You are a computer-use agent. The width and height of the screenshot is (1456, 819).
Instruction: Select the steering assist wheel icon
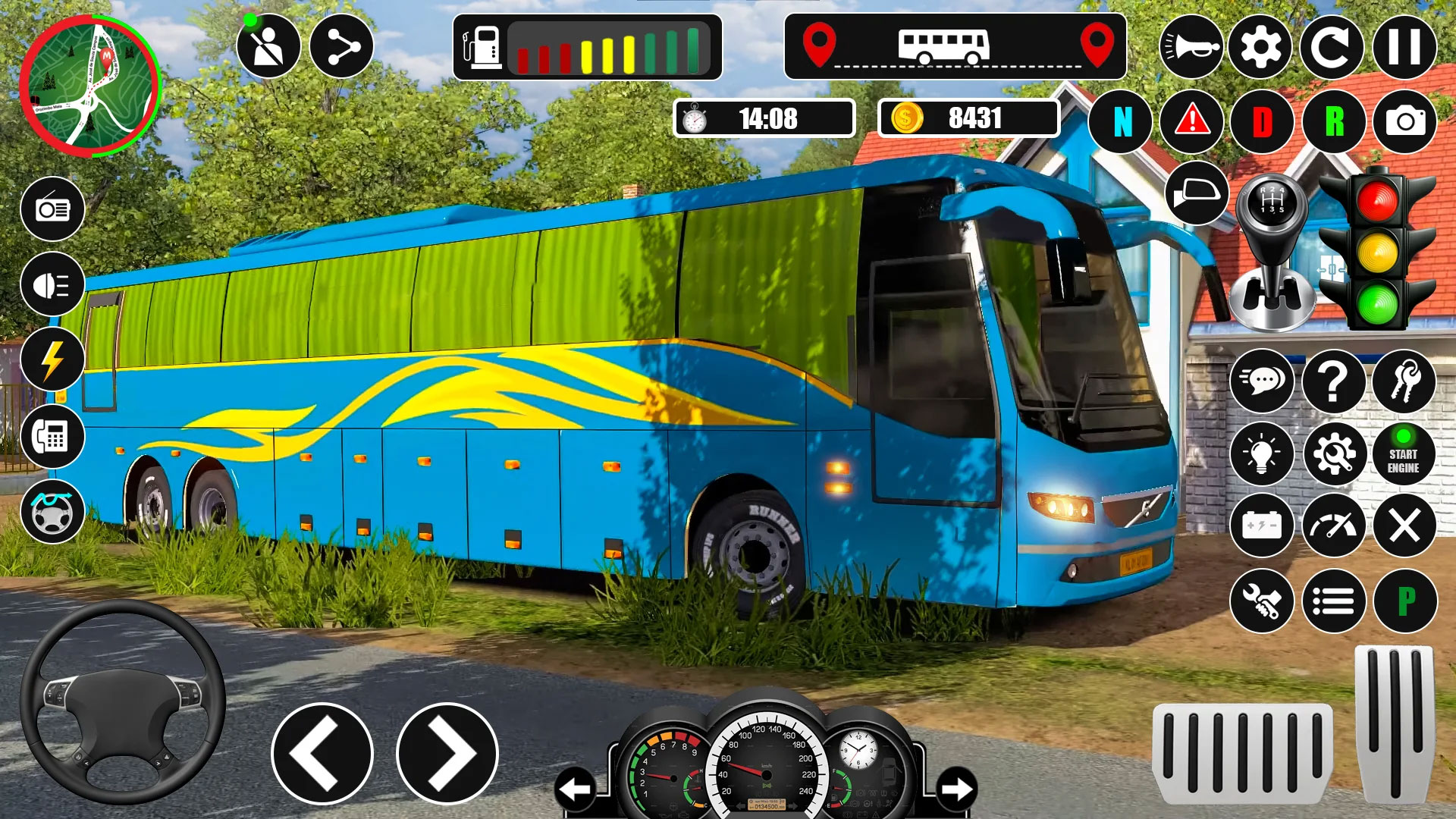pos(53,510)
